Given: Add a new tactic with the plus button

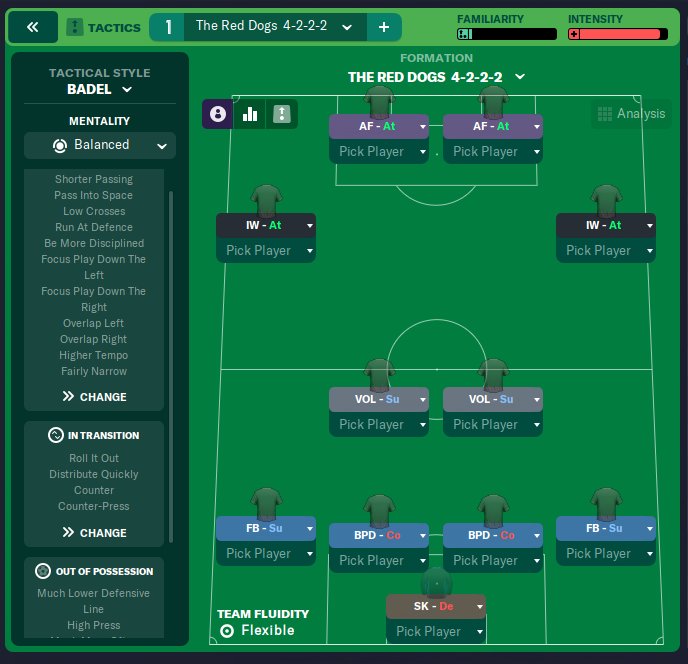Looking at the screenshot, I should tap(383, 27).
